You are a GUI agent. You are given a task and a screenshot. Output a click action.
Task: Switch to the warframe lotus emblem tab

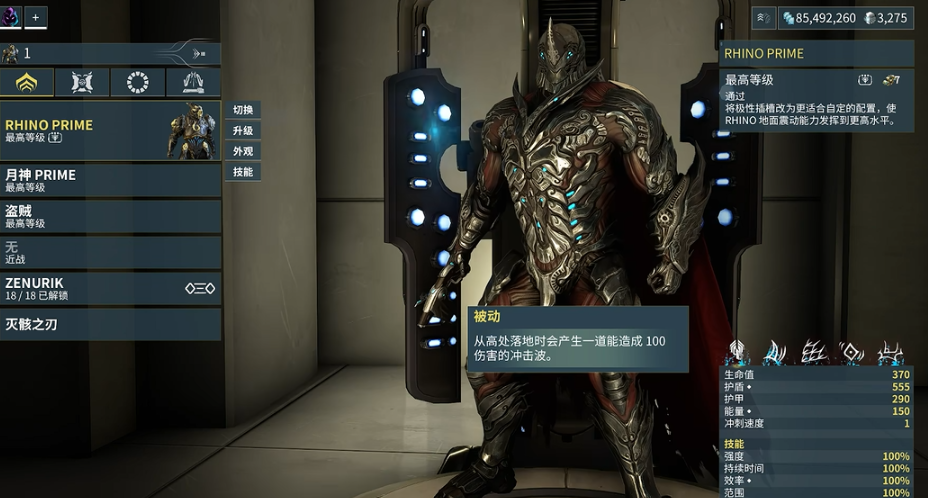click(x=27, y=83)
